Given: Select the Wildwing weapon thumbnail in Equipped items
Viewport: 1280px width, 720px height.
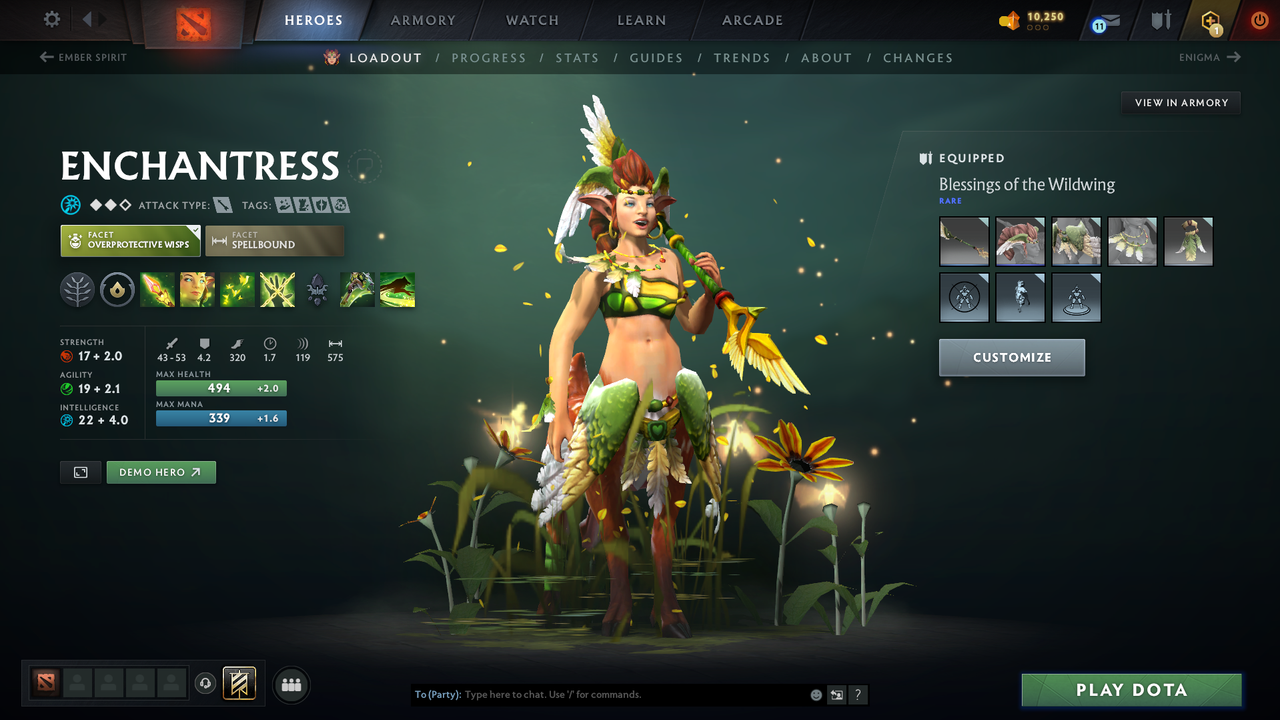Looking at the screenshot, I should pyautogui.click(x=964, y=241).
